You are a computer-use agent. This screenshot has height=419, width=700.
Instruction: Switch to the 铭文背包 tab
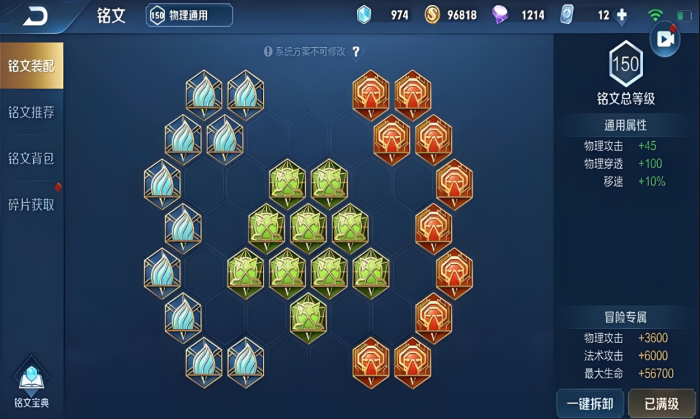point(31,158)
